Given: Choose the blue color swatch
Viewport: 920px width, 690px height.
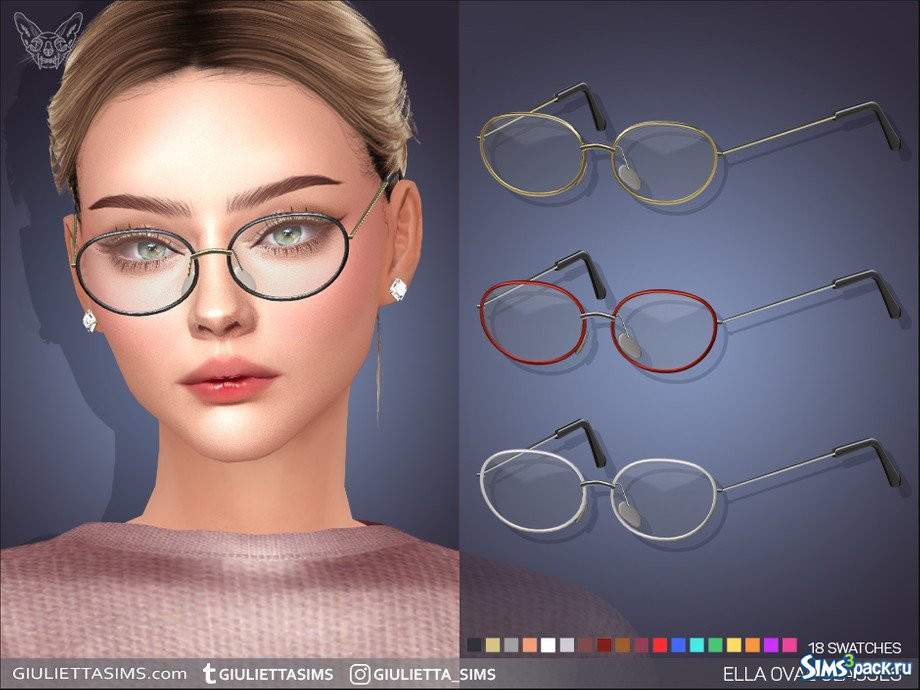Looking at the screenshot, I should [678, 646].
